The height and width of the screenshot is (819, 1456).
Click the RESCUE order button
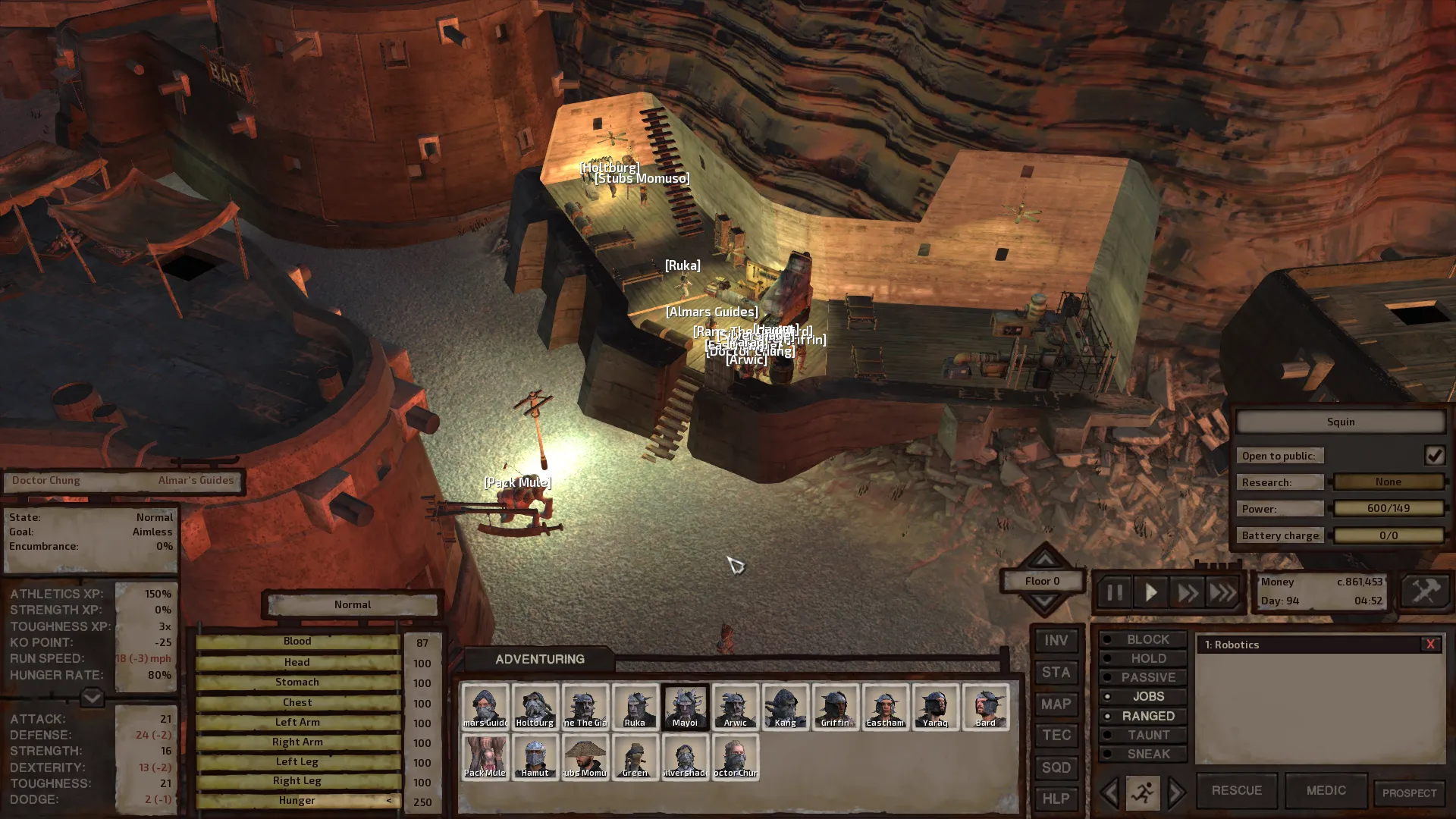(x=1236, y=790)
